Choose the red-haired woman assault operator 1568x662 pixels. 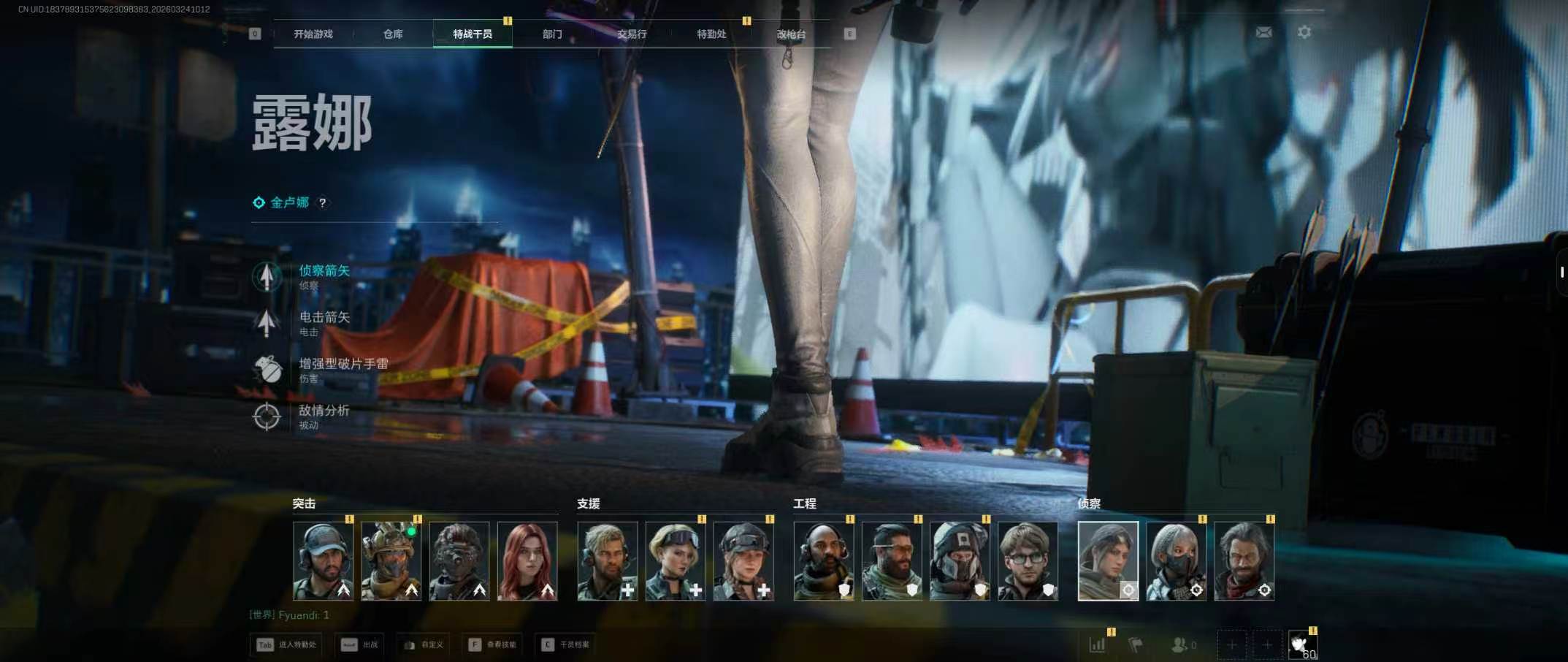[527, 560]
